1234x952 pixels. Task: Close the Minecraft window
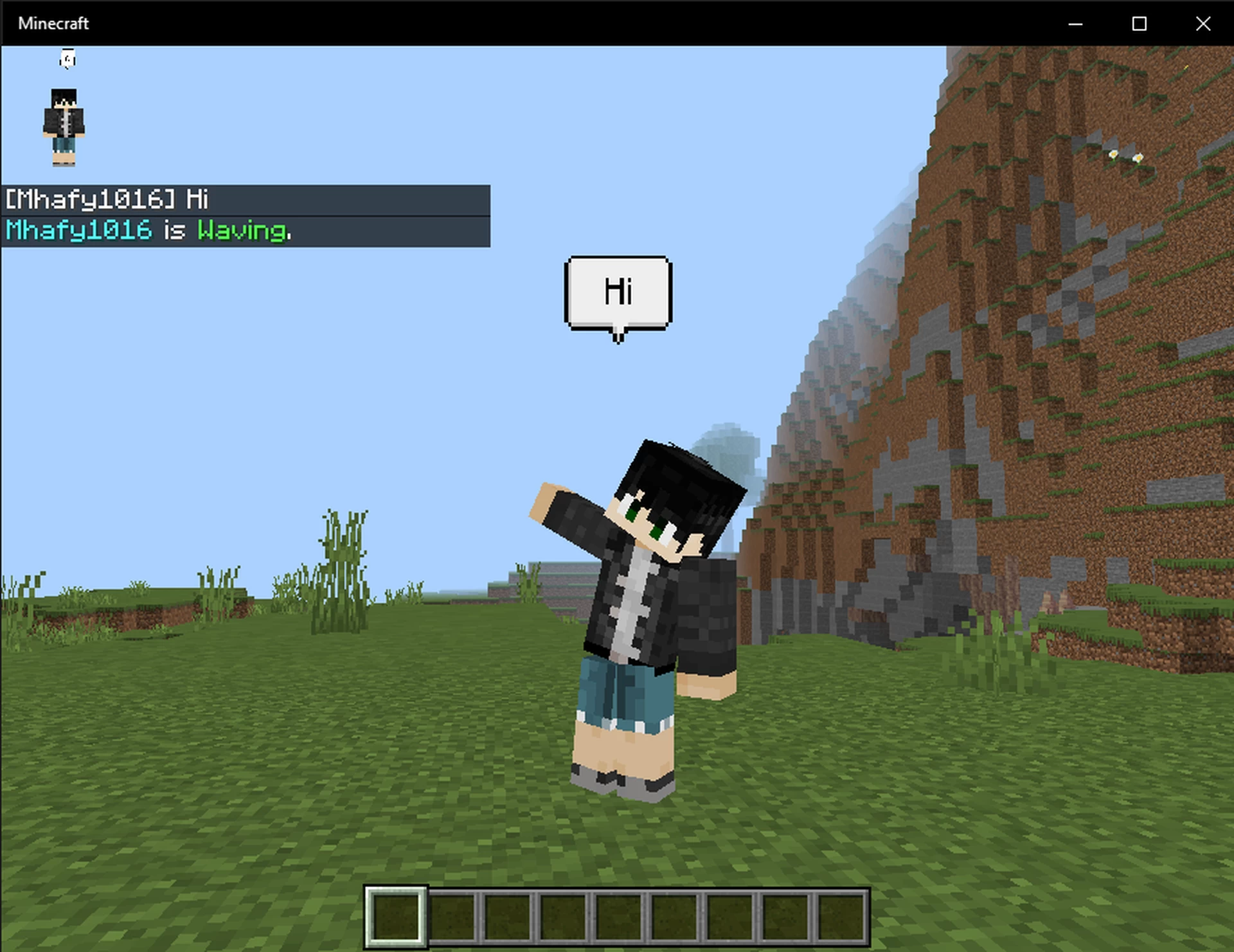coord(1203,24)
